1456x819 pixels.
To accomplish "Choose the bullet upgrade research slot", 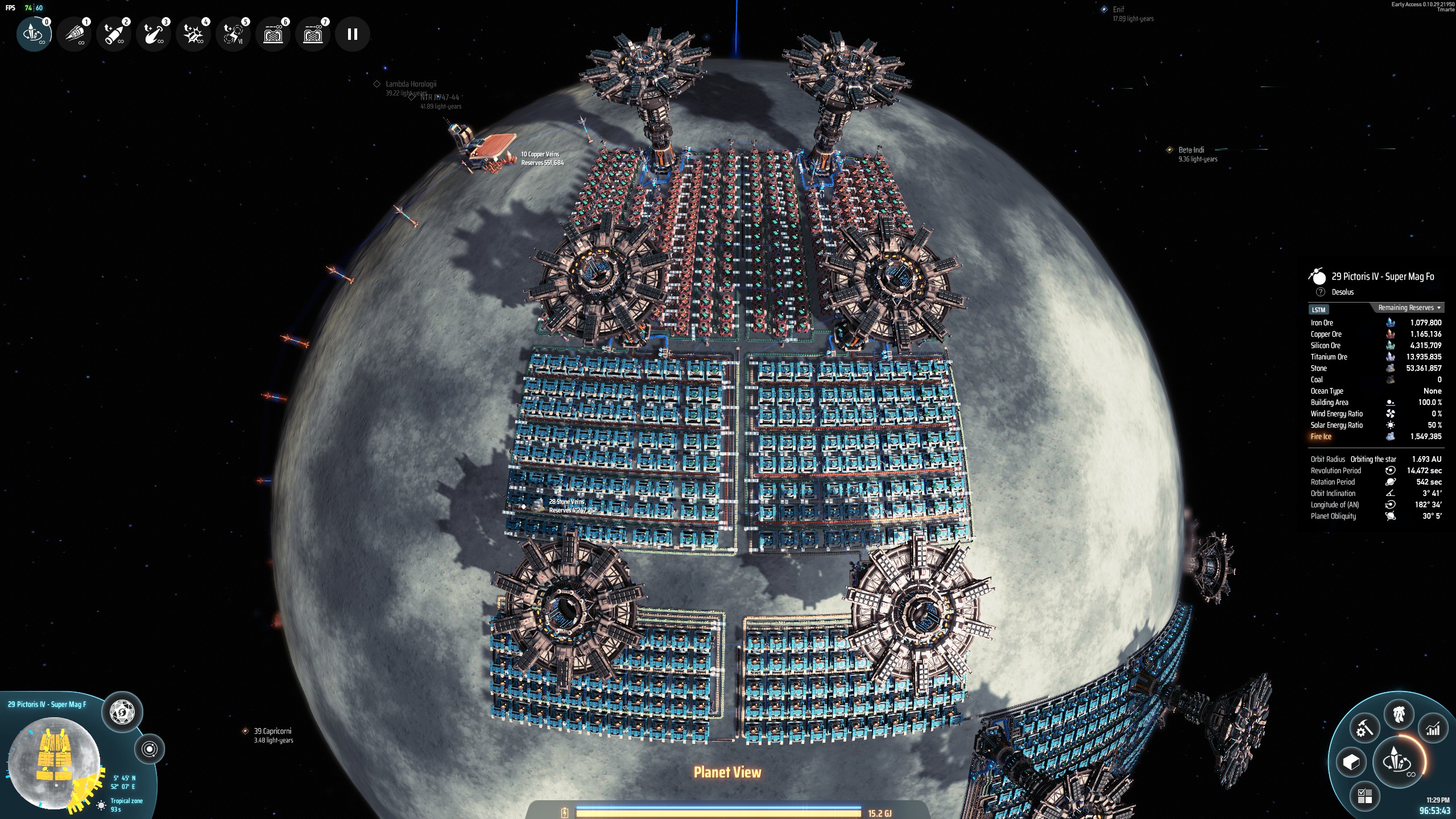I will point(114,34).
